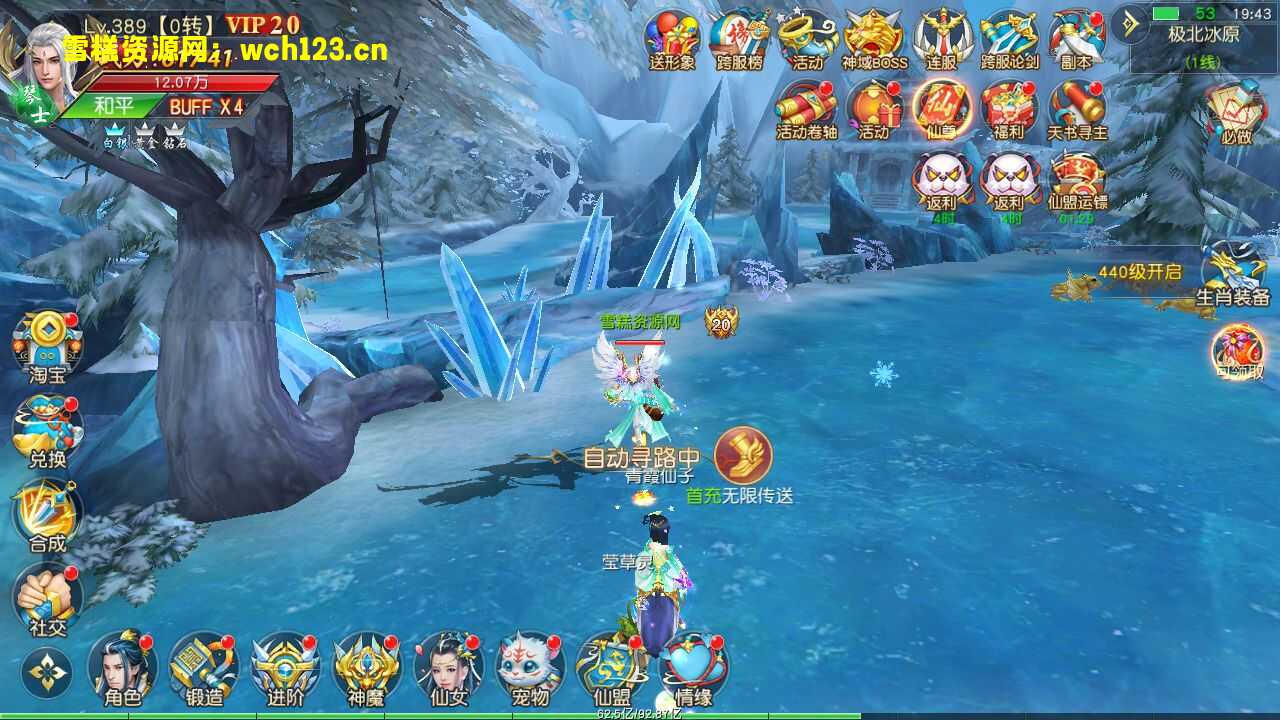Open the 合成 synthesis icon
The height and width of the screenshot is (720, 1280).
tap(47, 515)
